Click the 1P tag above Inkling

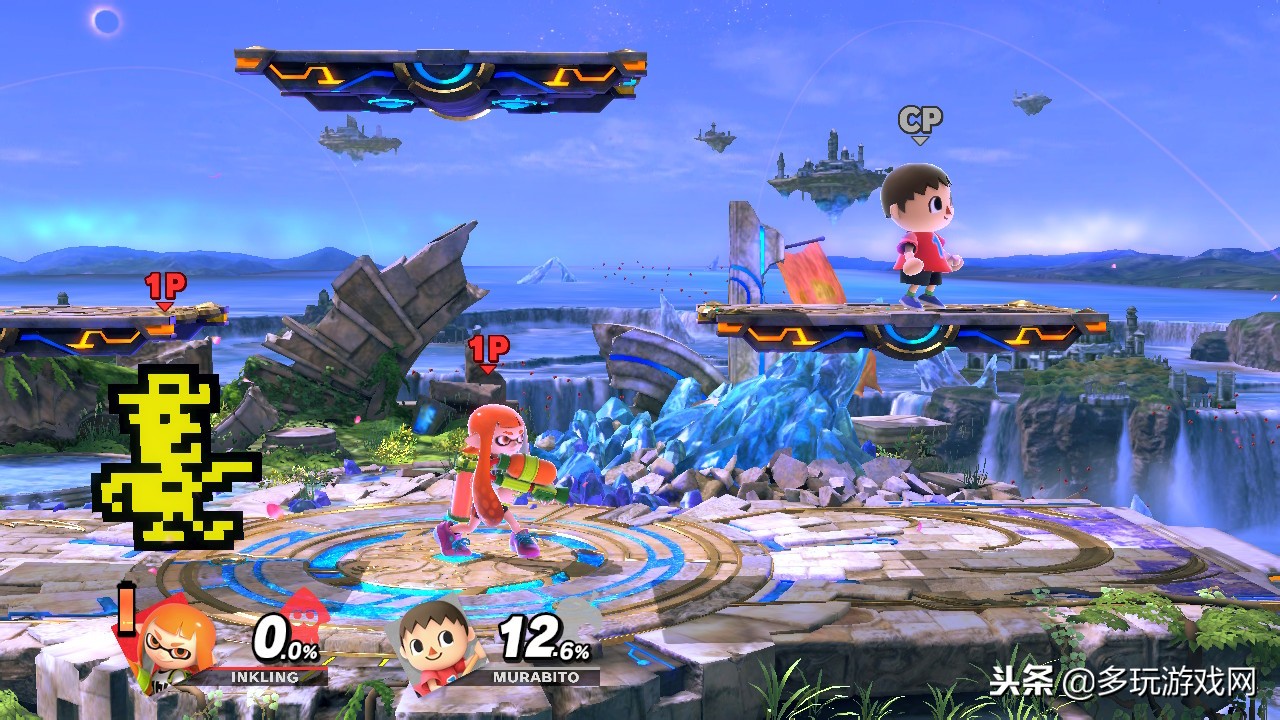(488, 351)
